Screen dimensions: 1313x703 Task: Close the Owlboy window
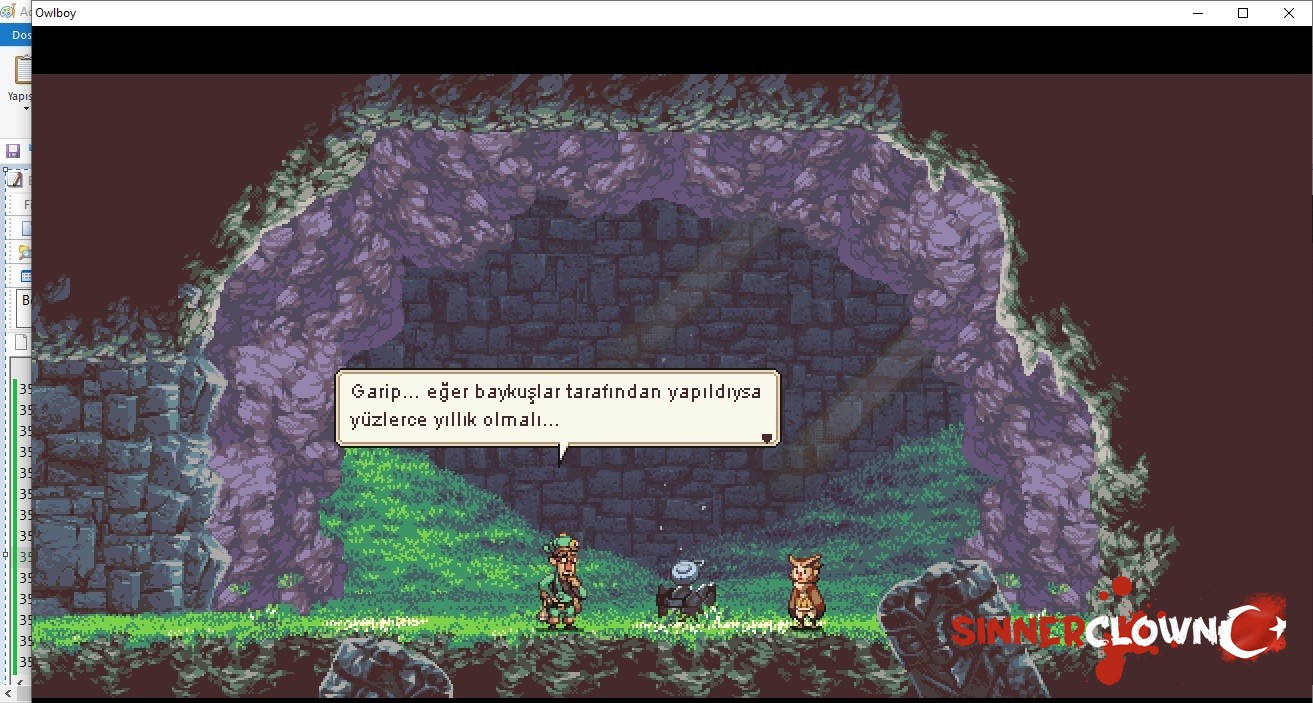click(1289, 13)
